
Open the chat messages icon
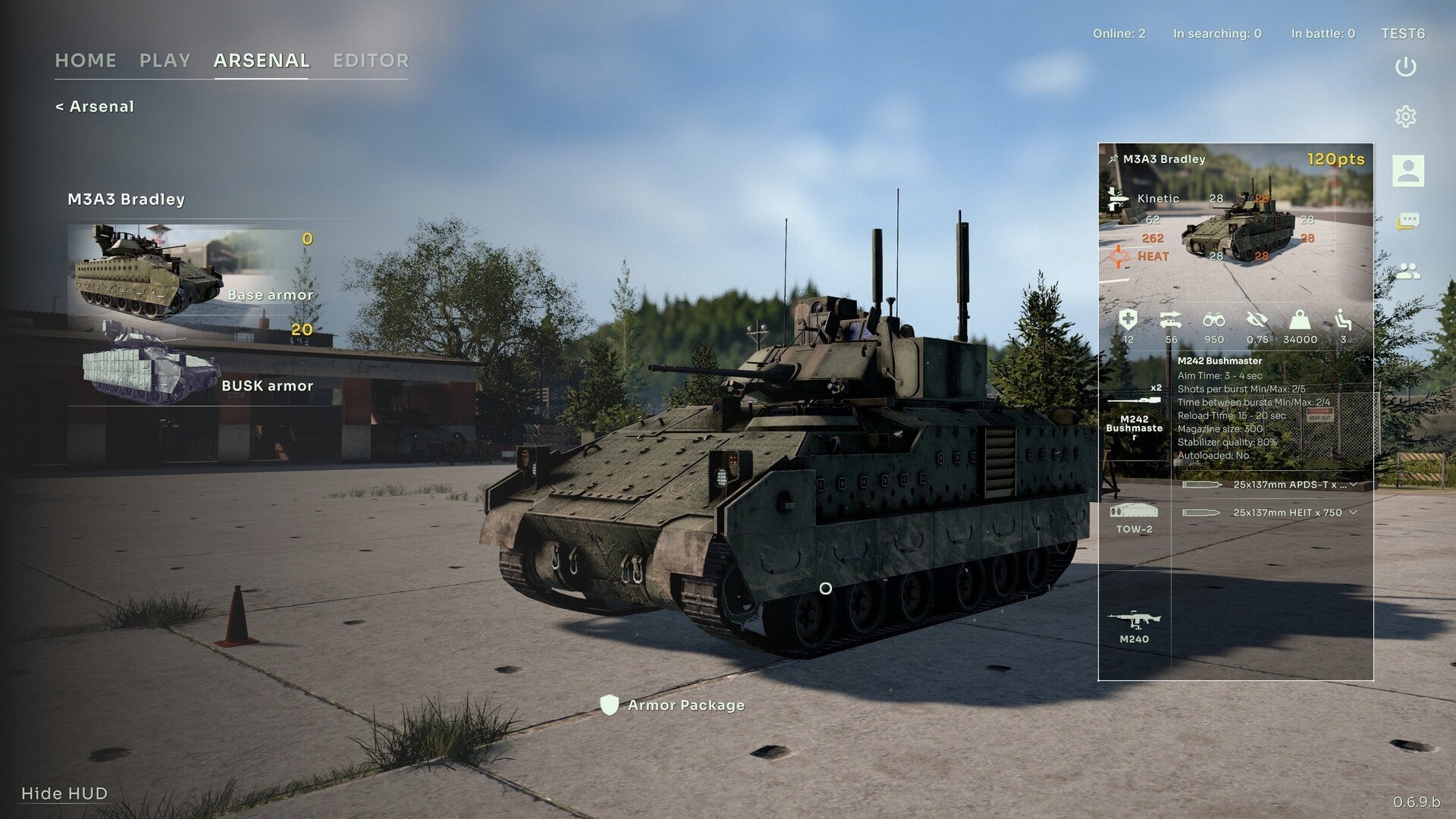click(x=1407, y=221)
